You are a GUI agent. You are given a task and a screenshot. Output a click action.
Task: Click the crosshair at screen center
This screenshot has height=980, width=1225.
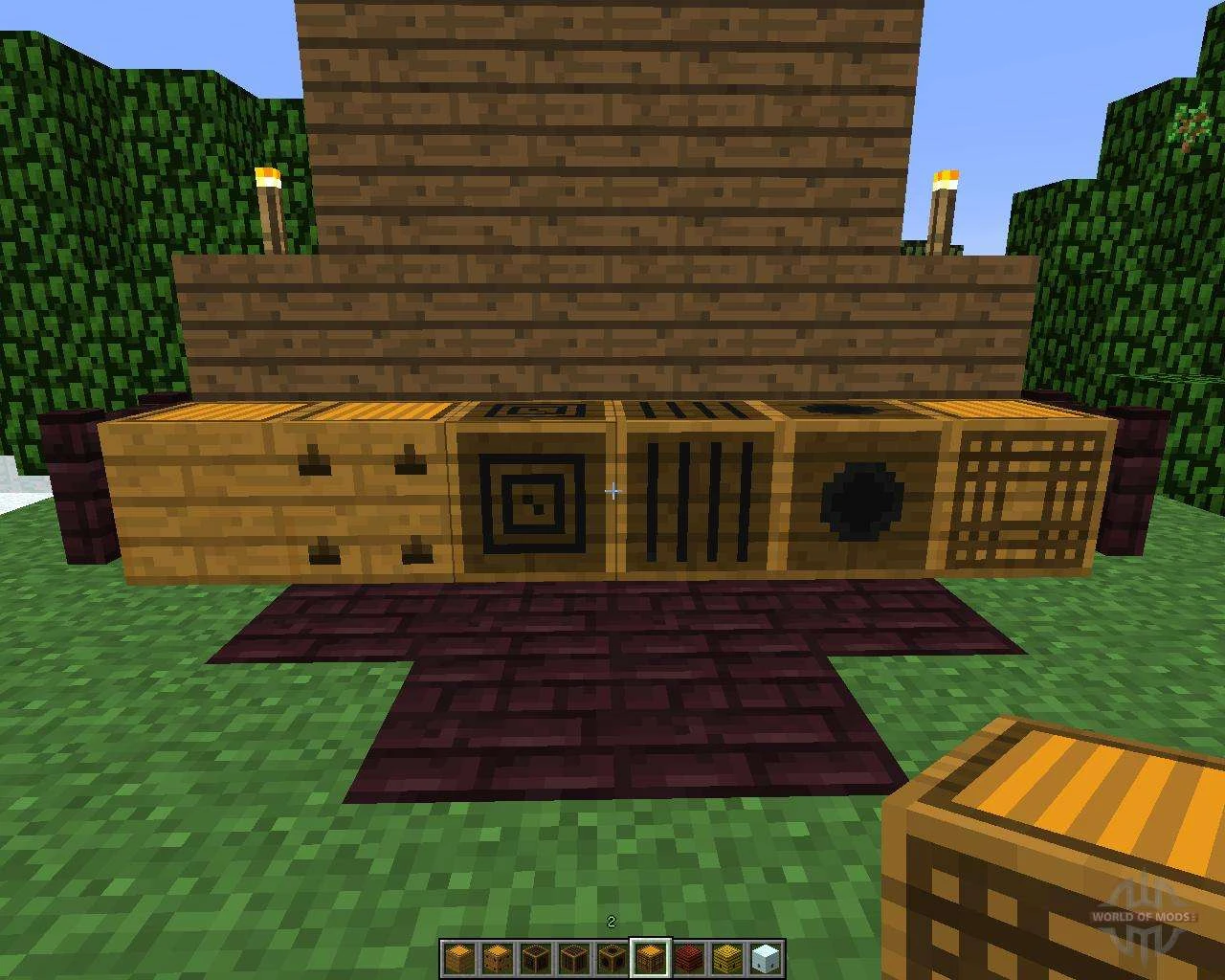pyautogui.click(x=612, y=490)
